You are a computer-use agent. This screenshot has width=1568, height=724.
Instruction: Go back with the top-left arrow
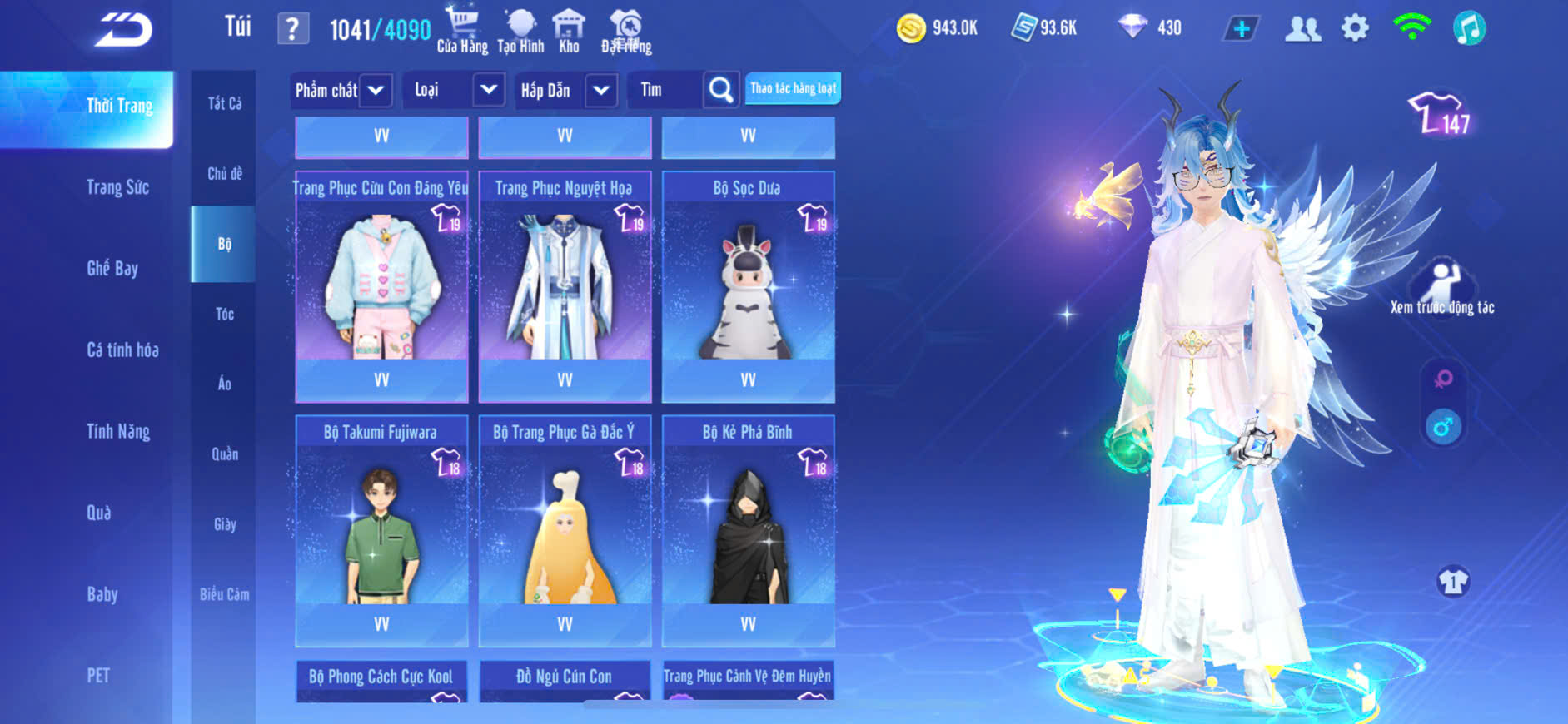tap(123, 30)
